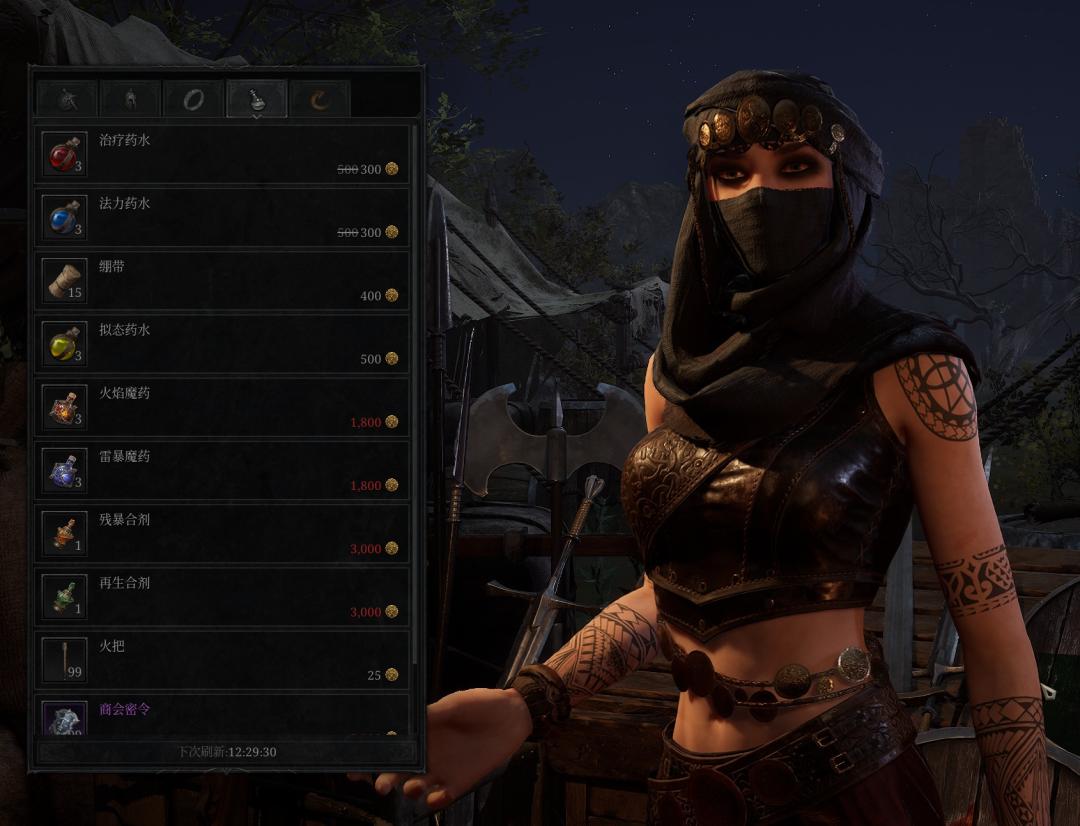Pick the 拟态药水 potion listing

tap(222, 343)
